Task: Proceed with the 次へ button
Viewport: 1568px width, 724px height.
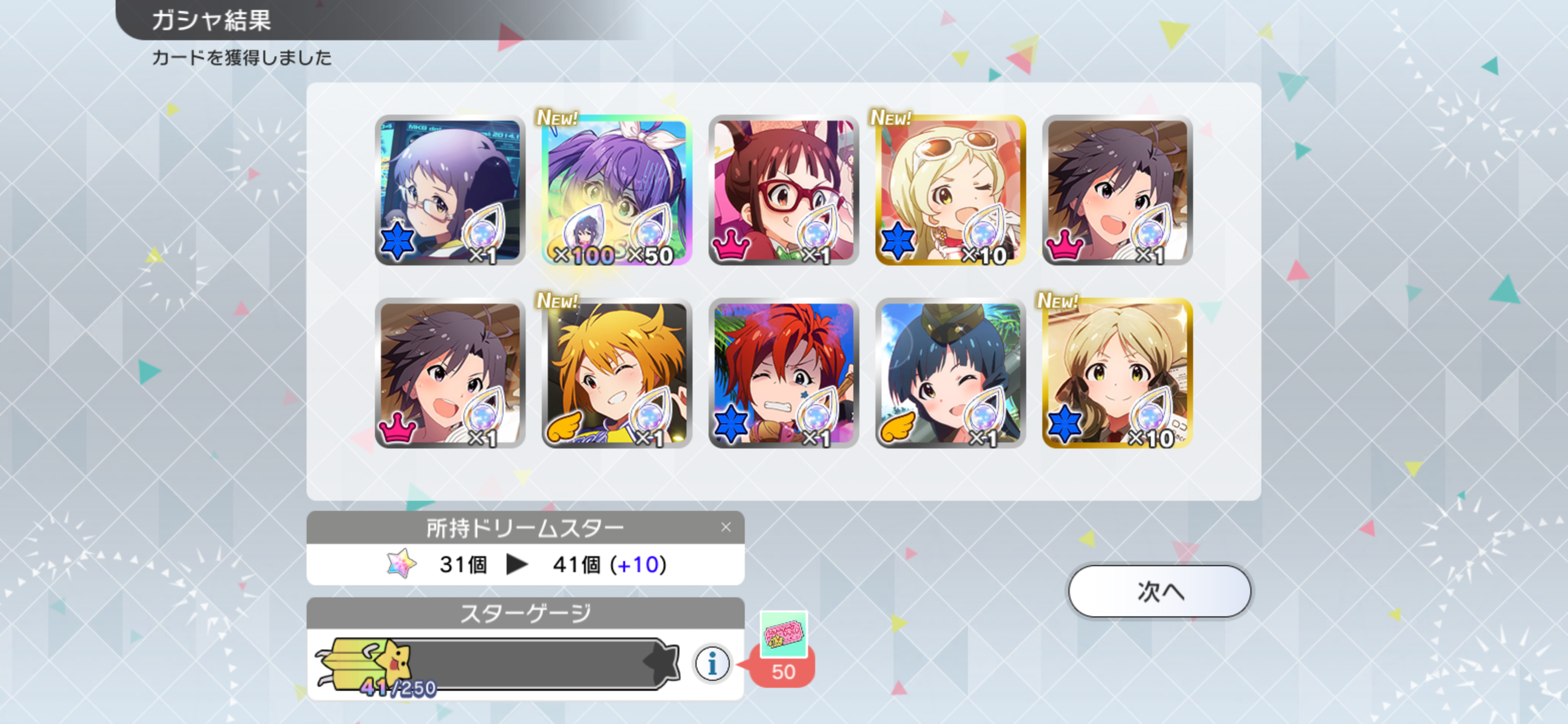Action: tap(1159, 591)
